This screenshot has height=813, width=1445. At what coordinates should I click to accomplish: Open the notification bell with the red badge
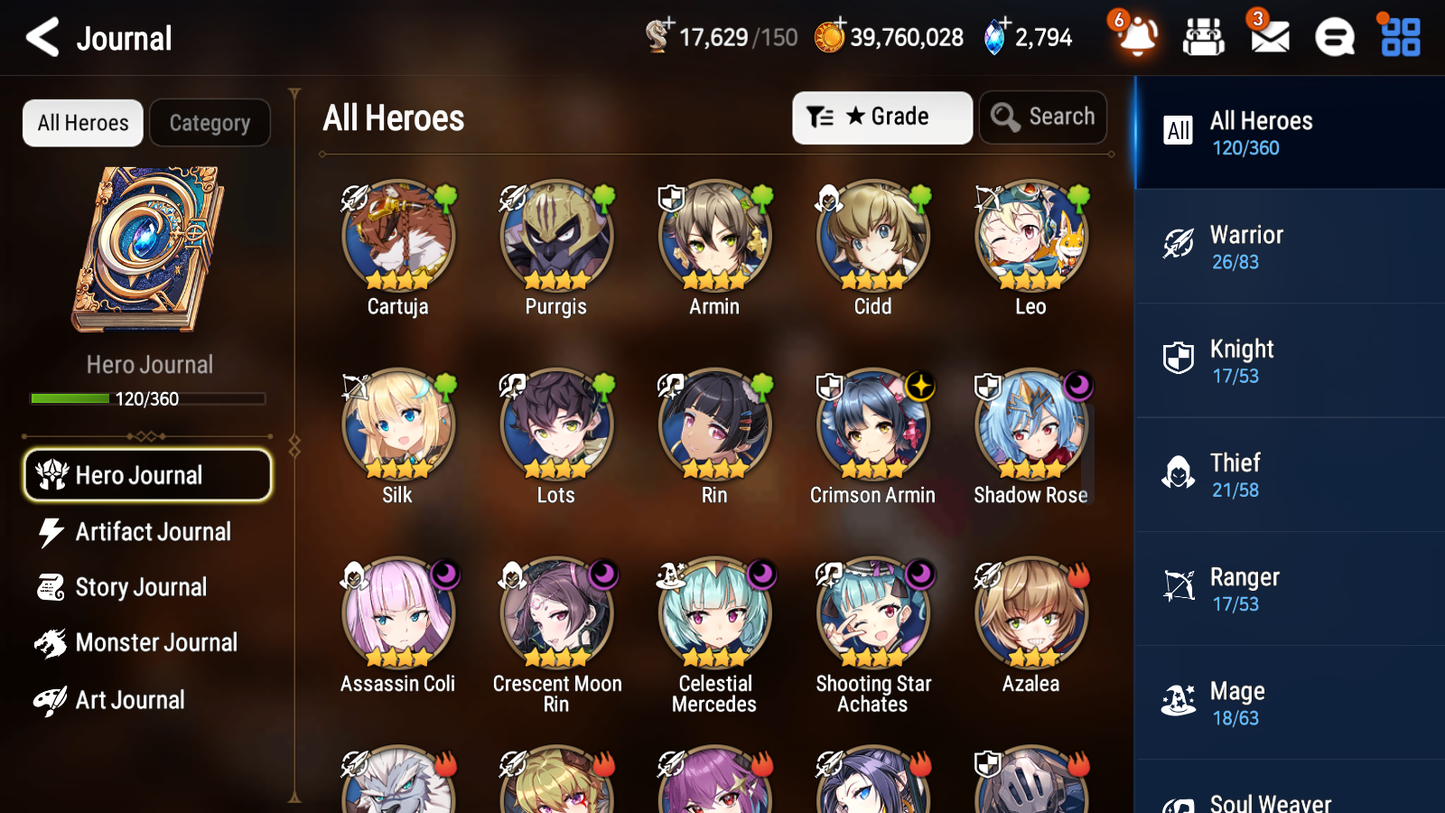click(x=1135, y=38)
